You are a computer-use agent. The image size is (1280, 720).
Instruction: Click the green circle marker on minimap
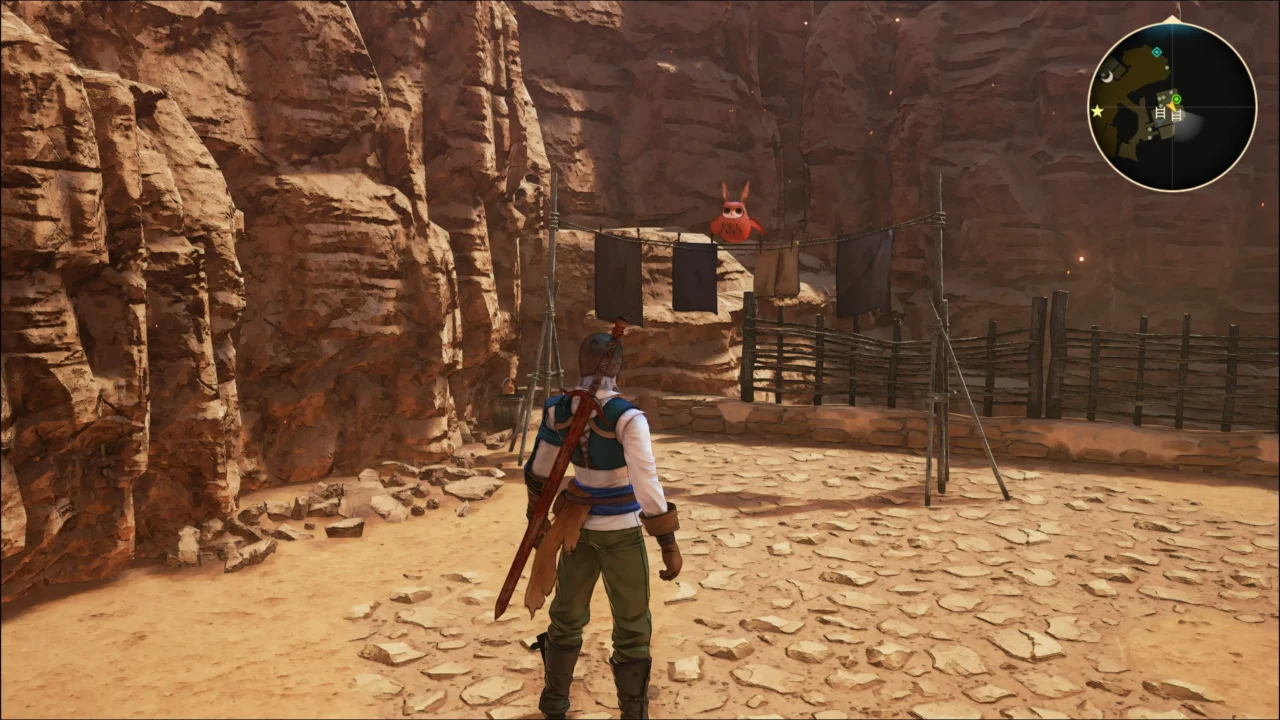pyautogui.click(x=1176, y=99)
